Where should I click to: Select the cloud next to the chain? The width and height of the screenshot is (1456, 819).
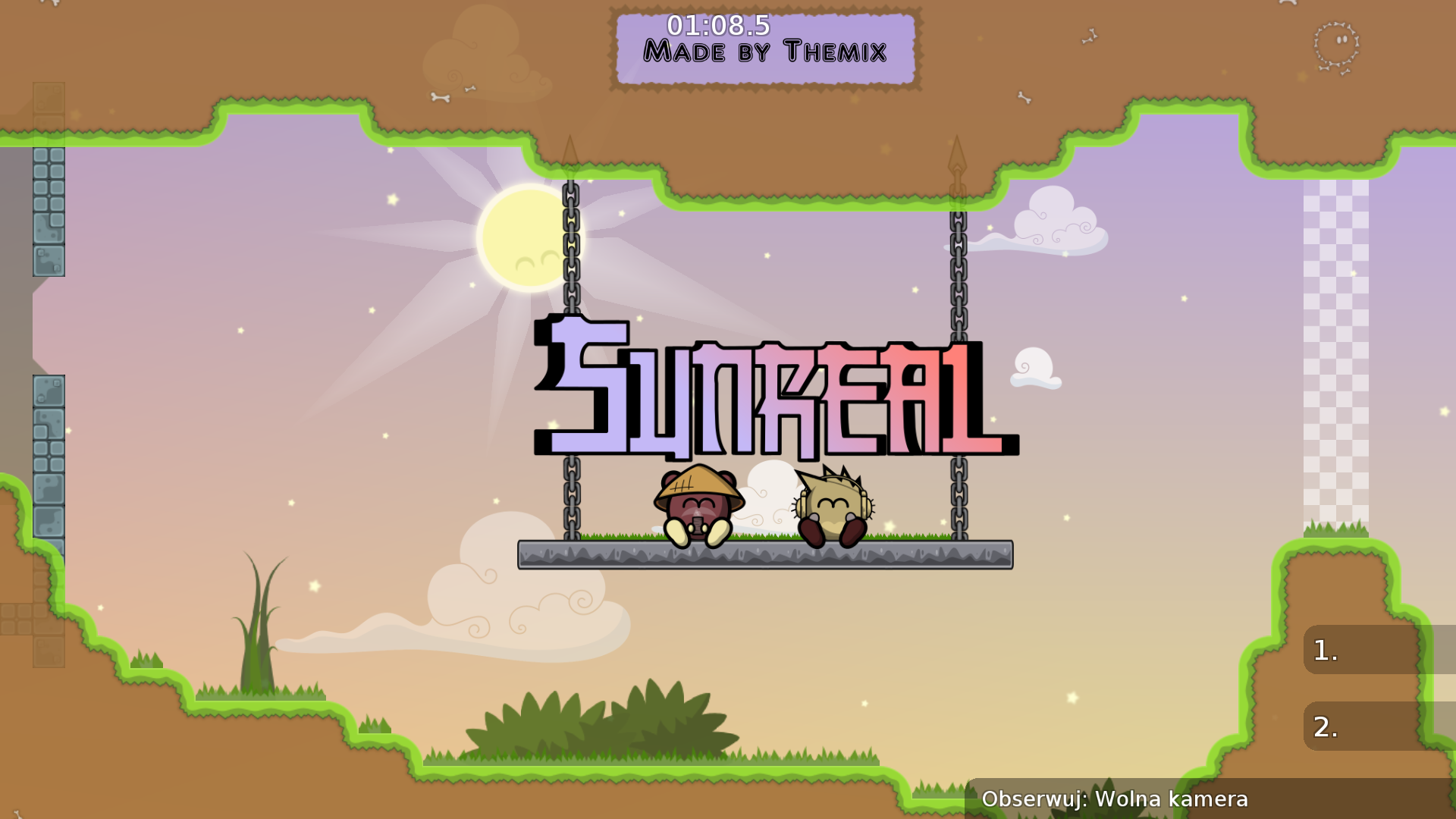click(1054, 220)
